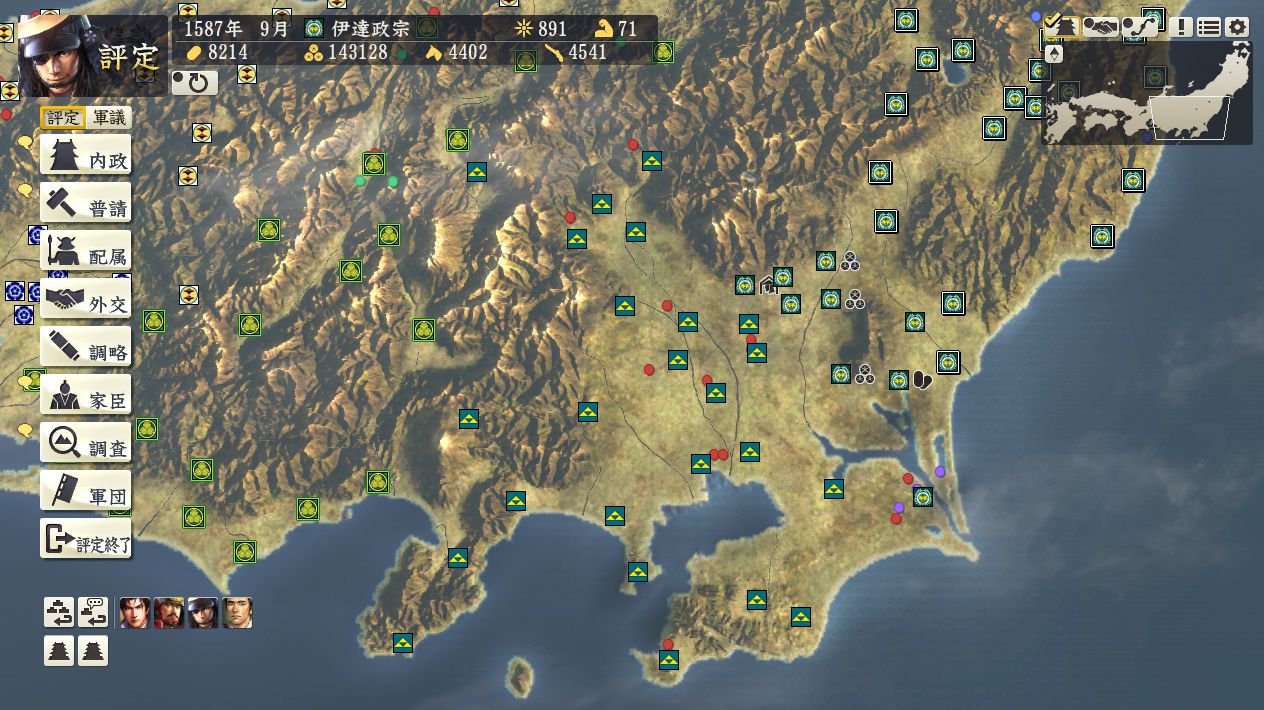Toggle the handshake diplomacy map filter
1264x710 pixels.
click(1101, 27)
